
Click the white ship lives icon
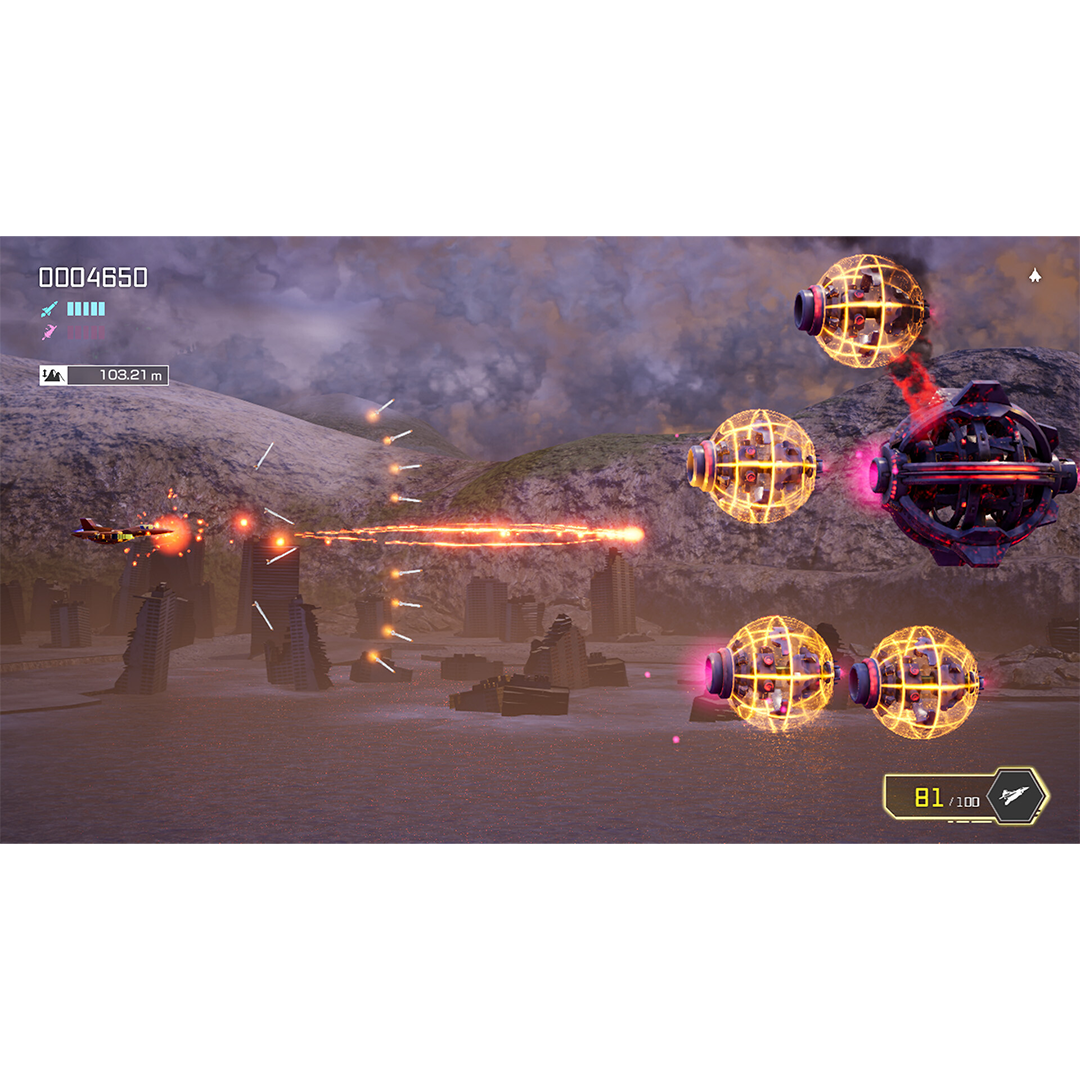click(x=1035, y=275)
